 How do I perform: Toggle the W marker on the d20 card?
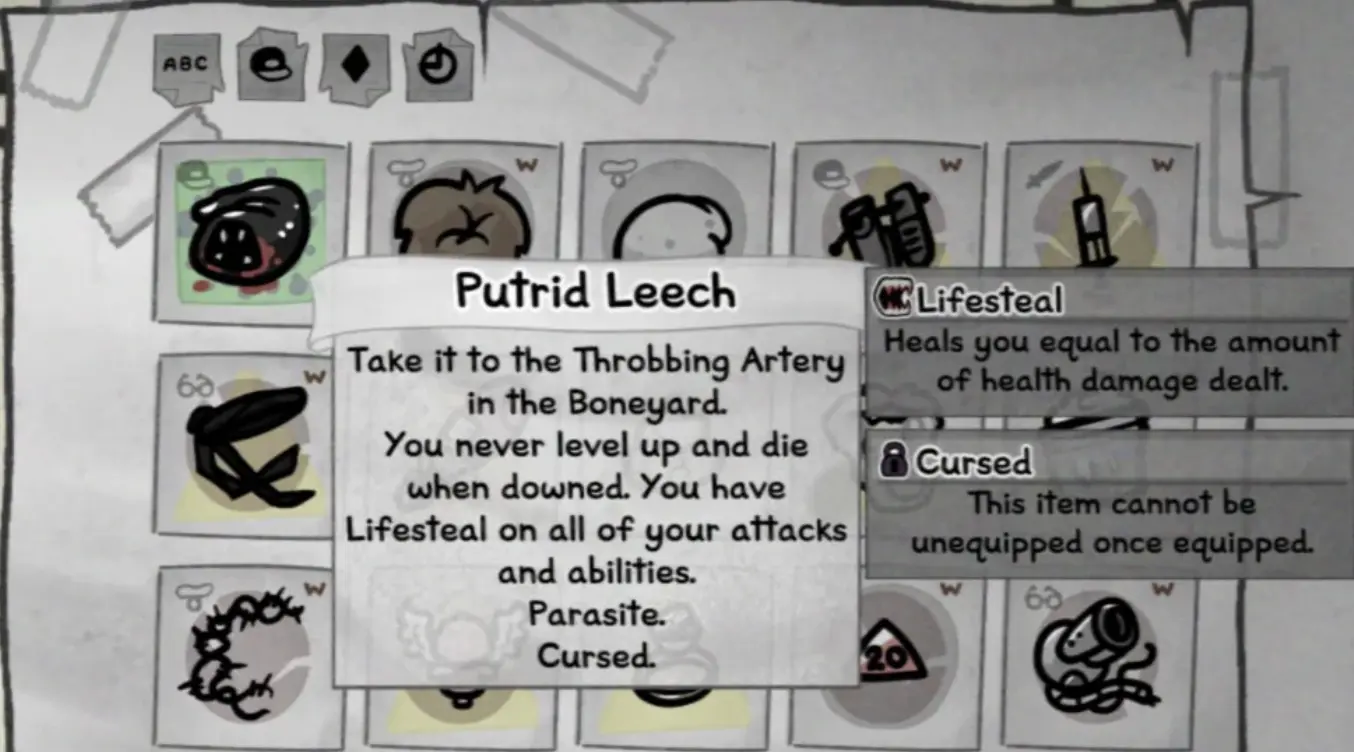tap(948, 590)
